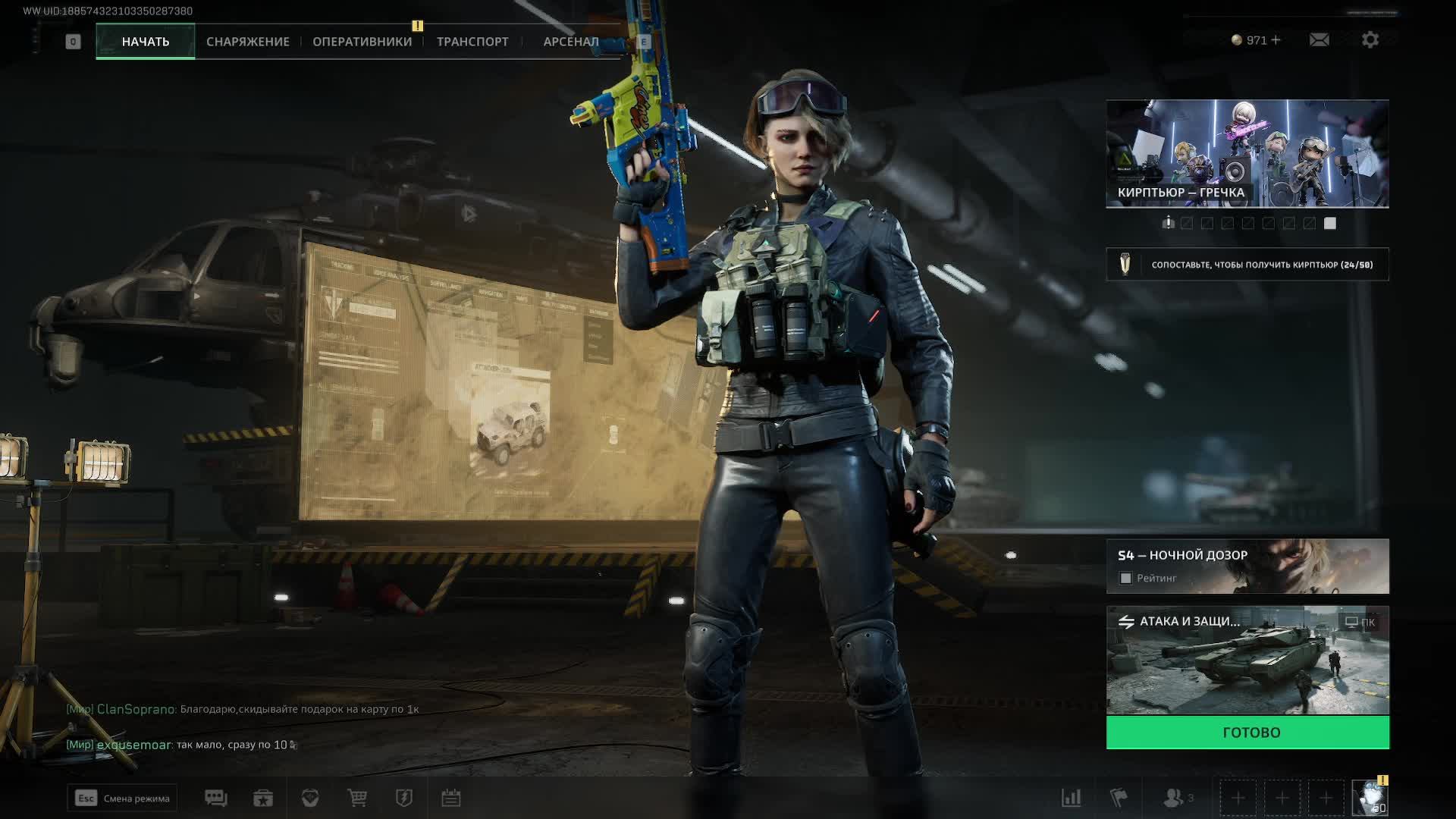Open the Кирптьюр – Гречка event banner
Viewport: 1456px width, 819px height.
[1247, 153]
